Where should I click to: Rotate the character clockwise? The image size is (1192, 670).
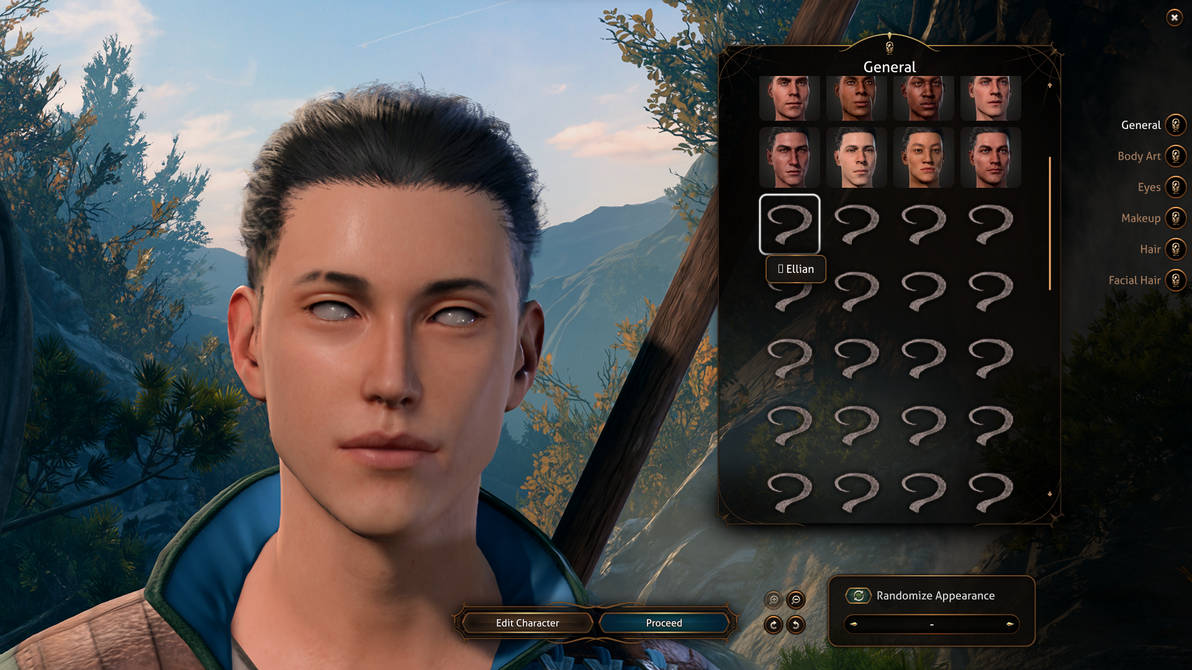773,625
